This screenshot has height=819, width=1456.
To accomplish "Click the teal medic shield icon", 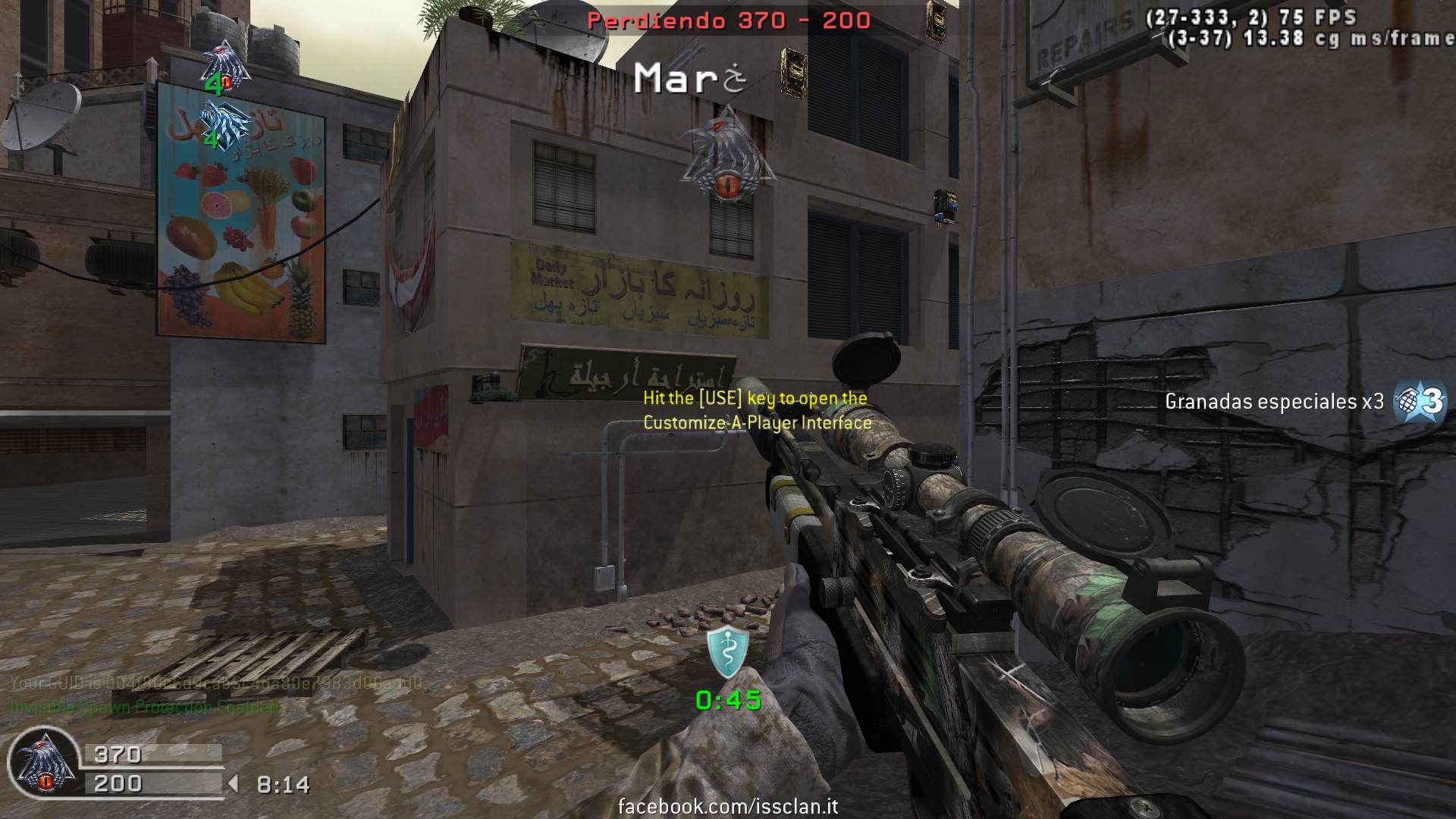I will tap(728, 652).
